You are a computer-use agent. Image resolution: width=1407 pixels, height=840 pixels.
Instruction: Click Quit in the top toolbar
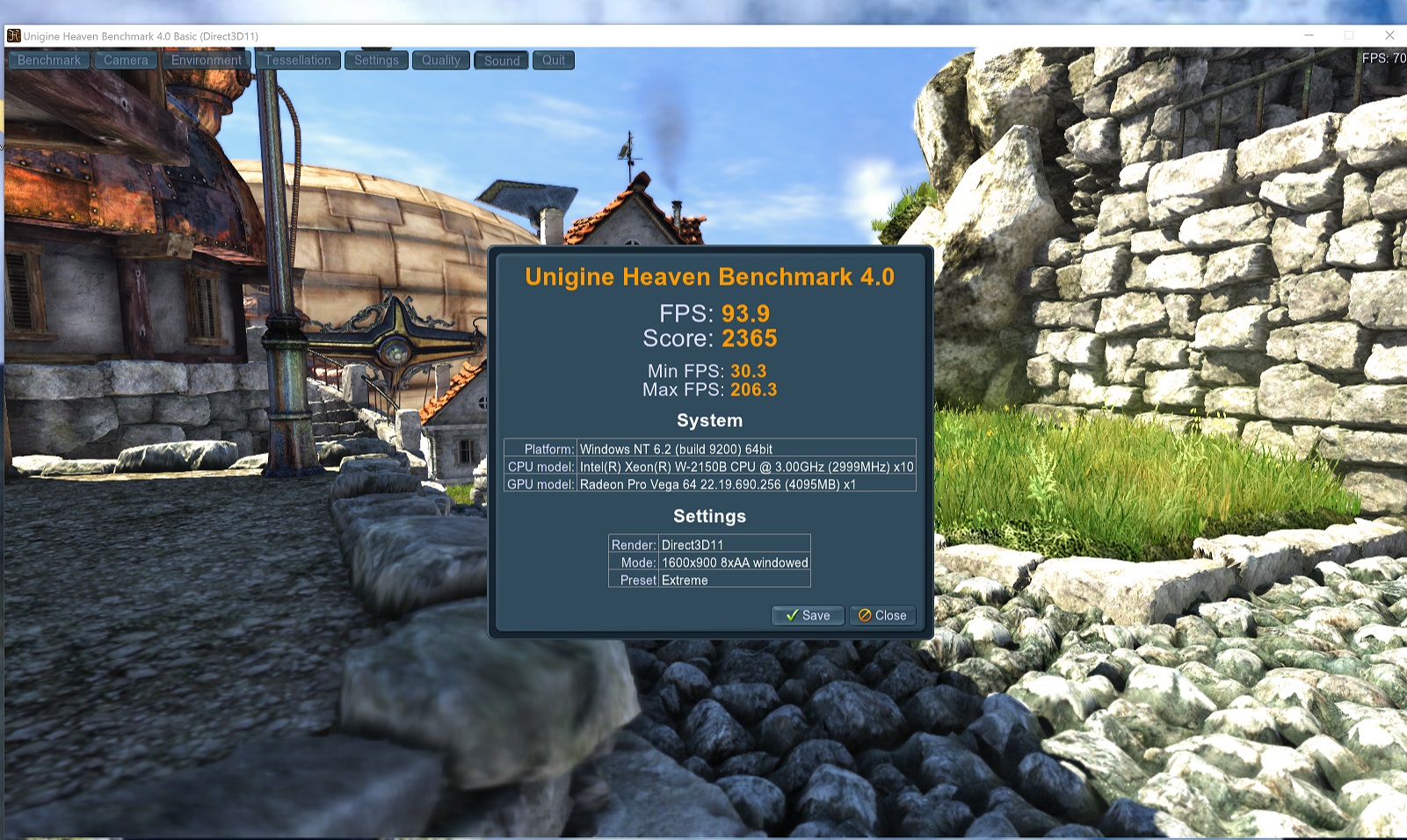[x=554, y=61]
